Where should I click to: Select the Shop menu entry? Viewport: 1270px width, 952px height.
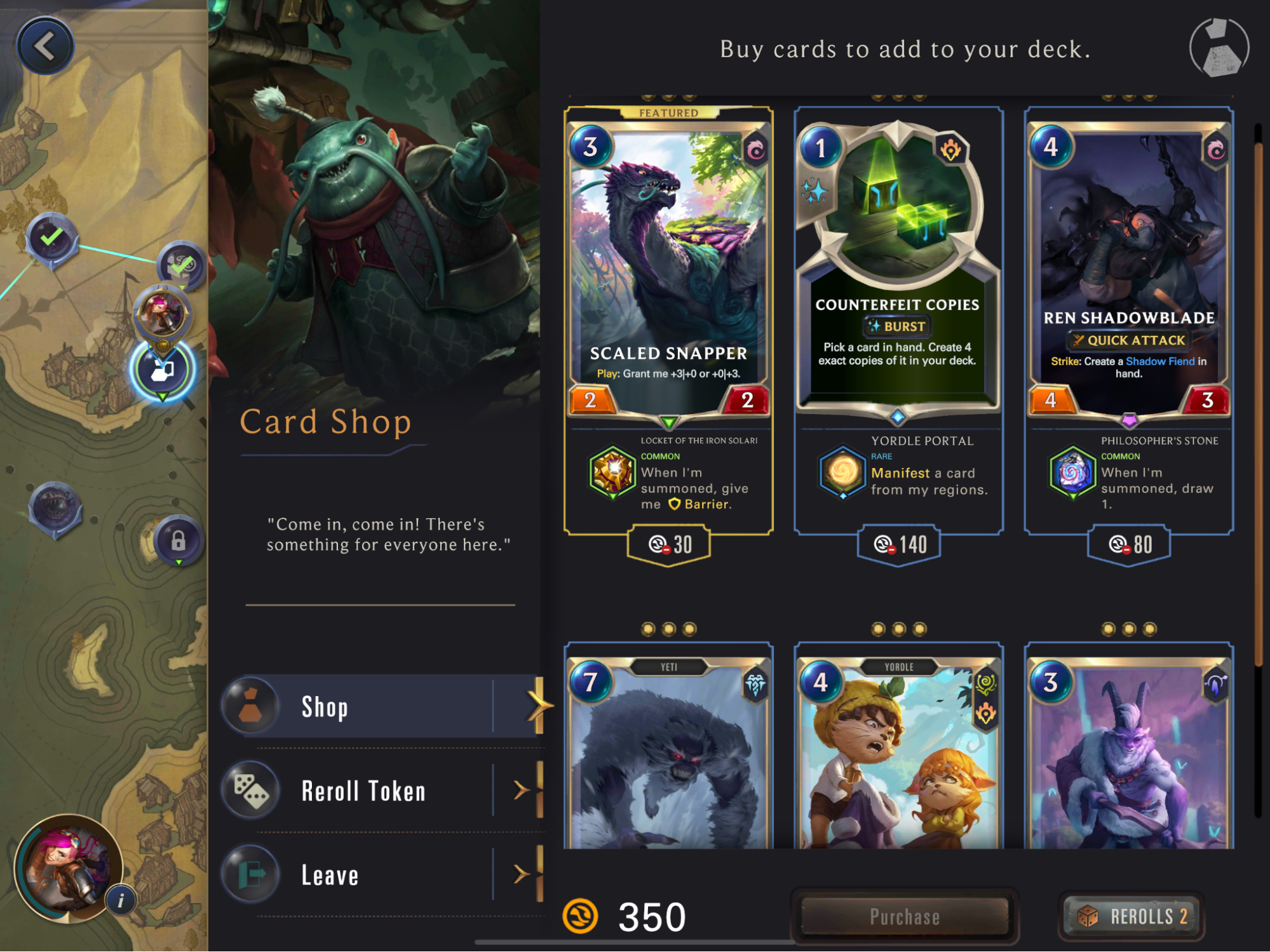(x=381, y=706)
